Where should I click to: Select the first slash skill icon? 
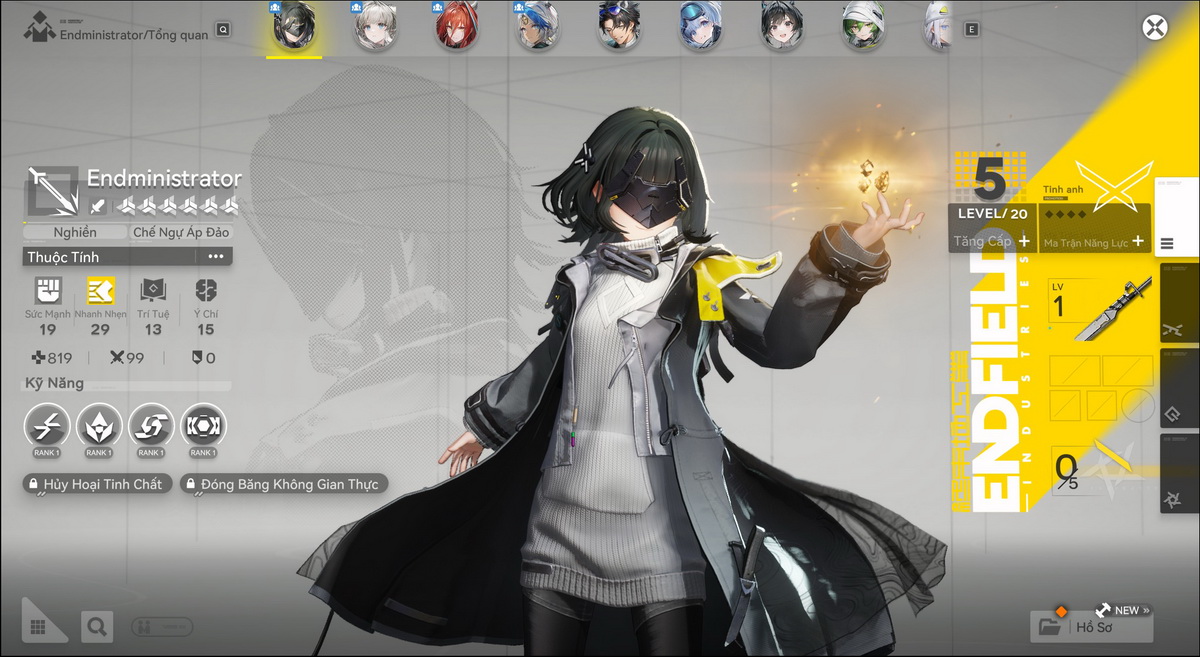click(46, 425)
